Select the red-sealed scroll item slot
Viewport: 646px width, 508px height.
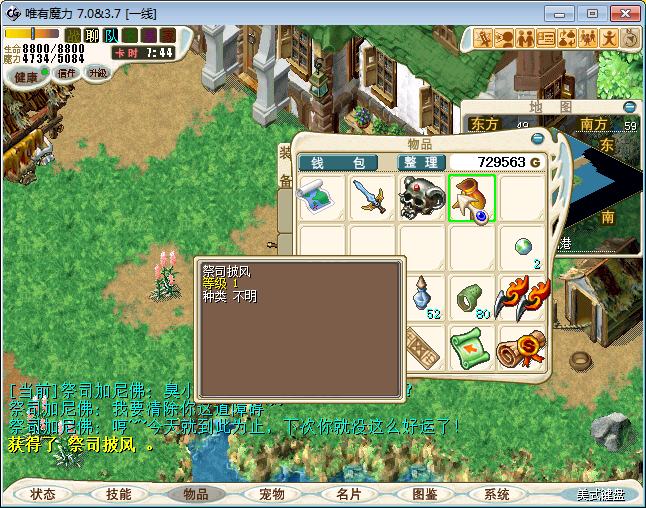[522, 348]
